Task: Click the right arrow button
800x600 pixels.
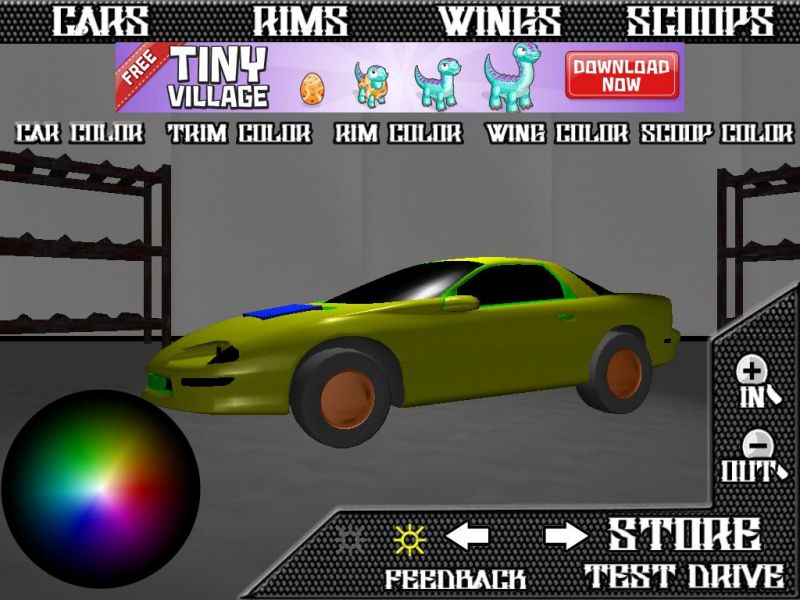Action: pos(567,537)
